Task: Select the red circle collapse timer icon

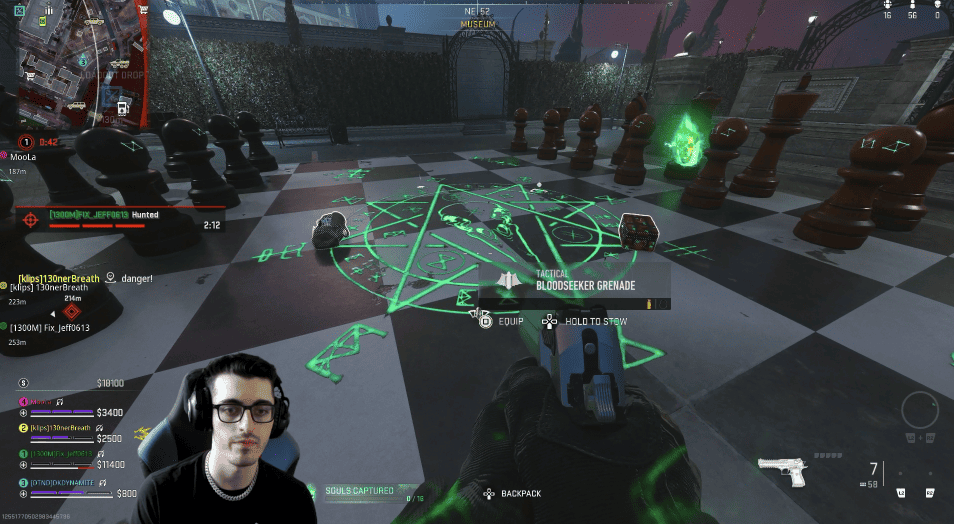Action: point(27,142)
